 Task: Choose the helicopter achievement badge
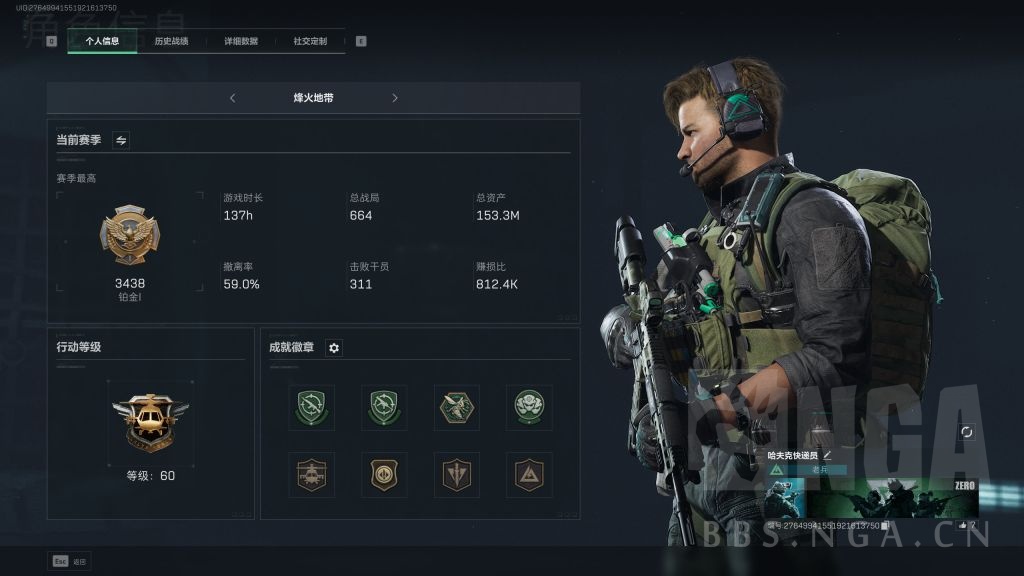311,475
